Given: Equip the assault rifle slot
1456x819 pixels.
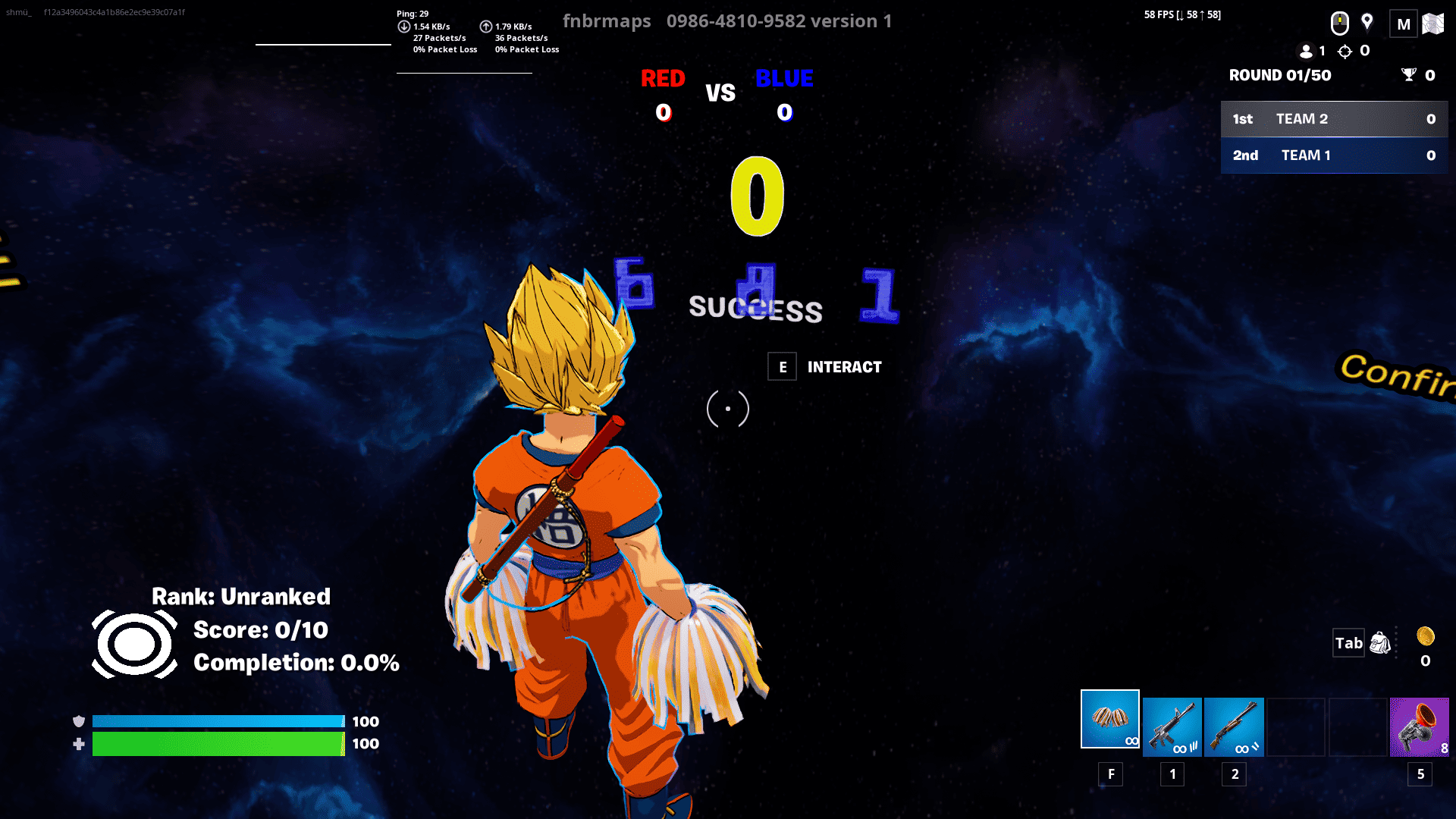Looking at the screenshot, I should tap(1172, 727).
